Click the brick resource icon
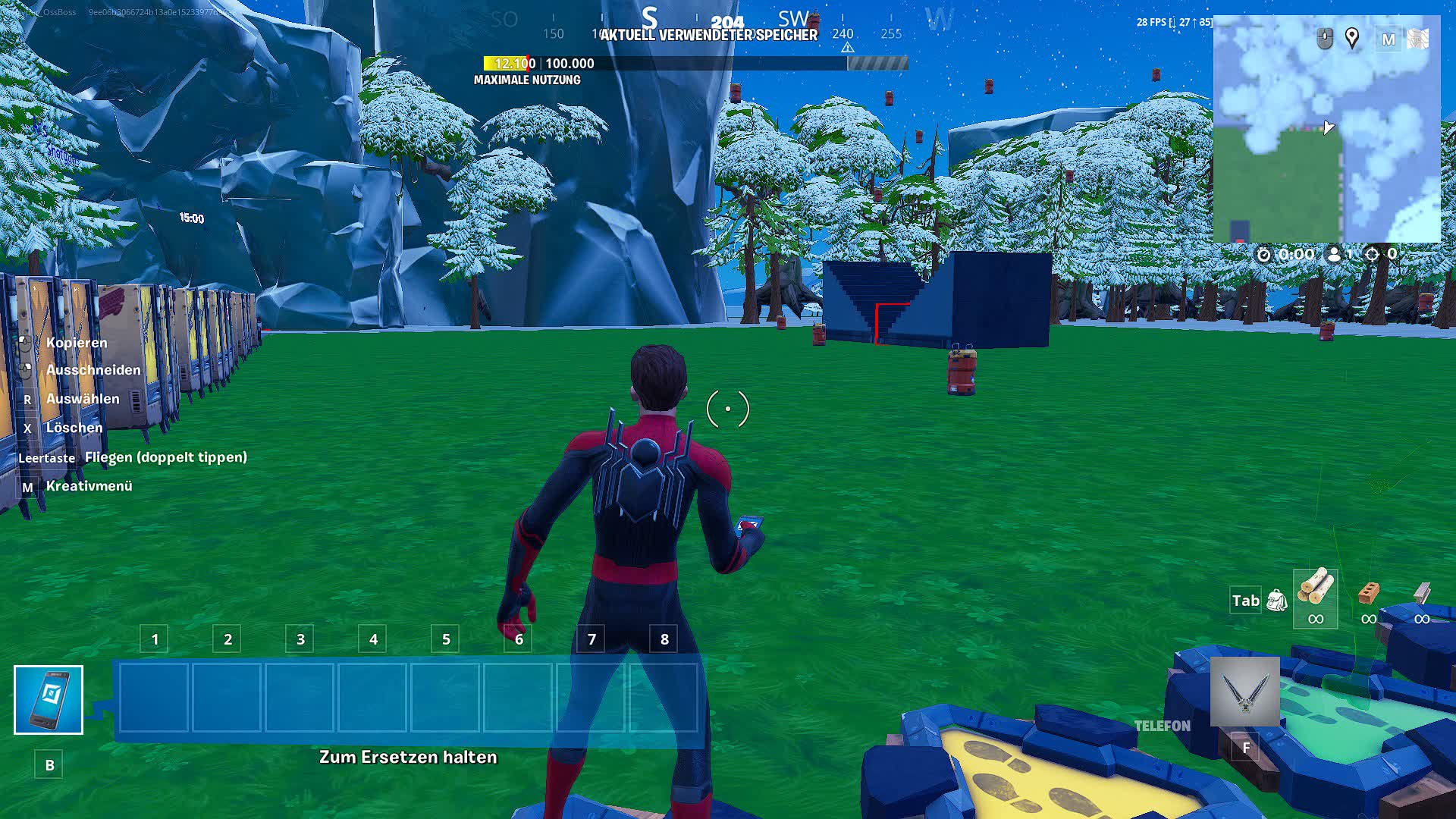This screenshot has width=1456, height=819. [x=1370, y=593]
